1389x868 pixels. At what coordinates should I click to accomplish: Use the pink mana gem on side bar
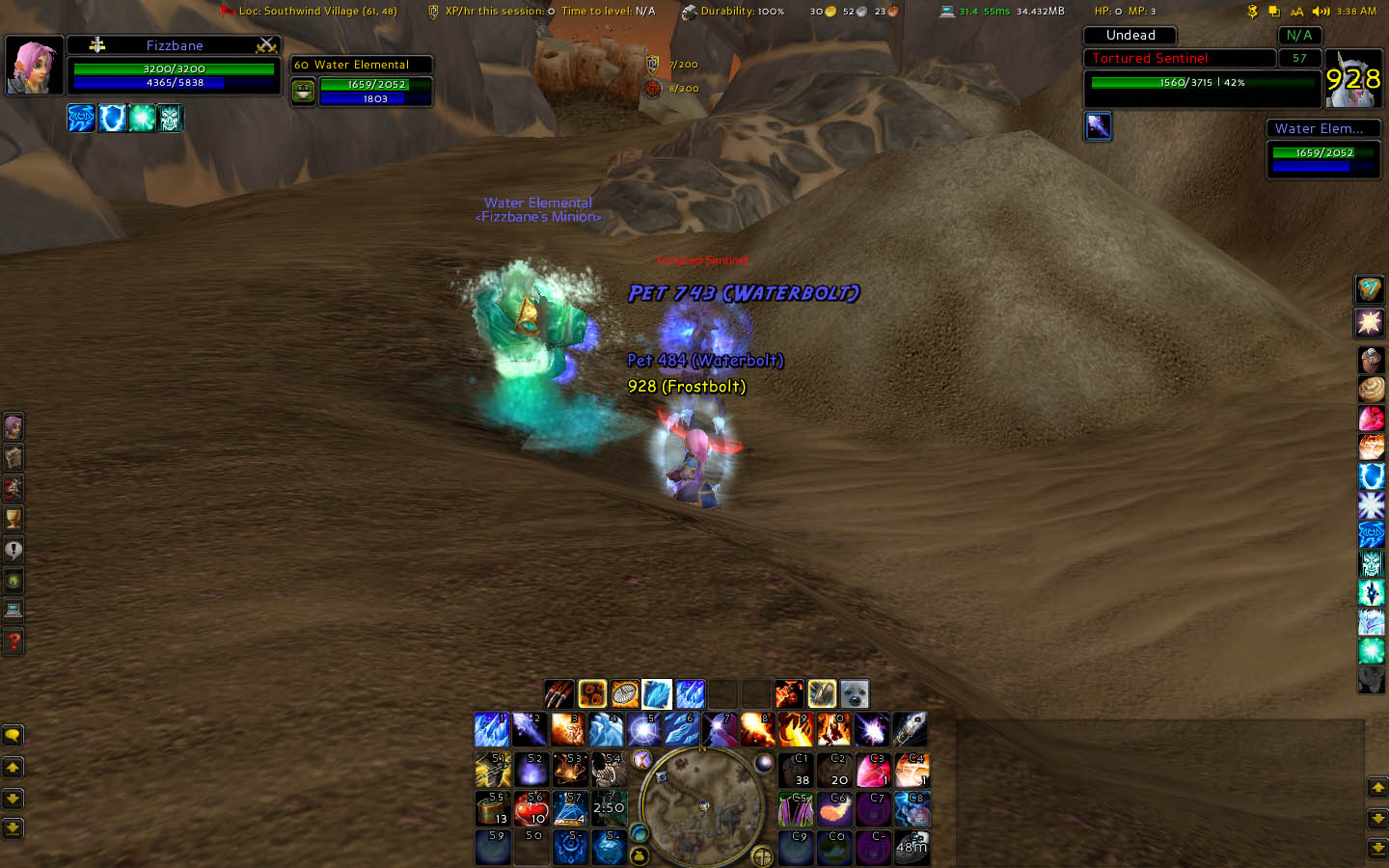(x=1371, y=419)
